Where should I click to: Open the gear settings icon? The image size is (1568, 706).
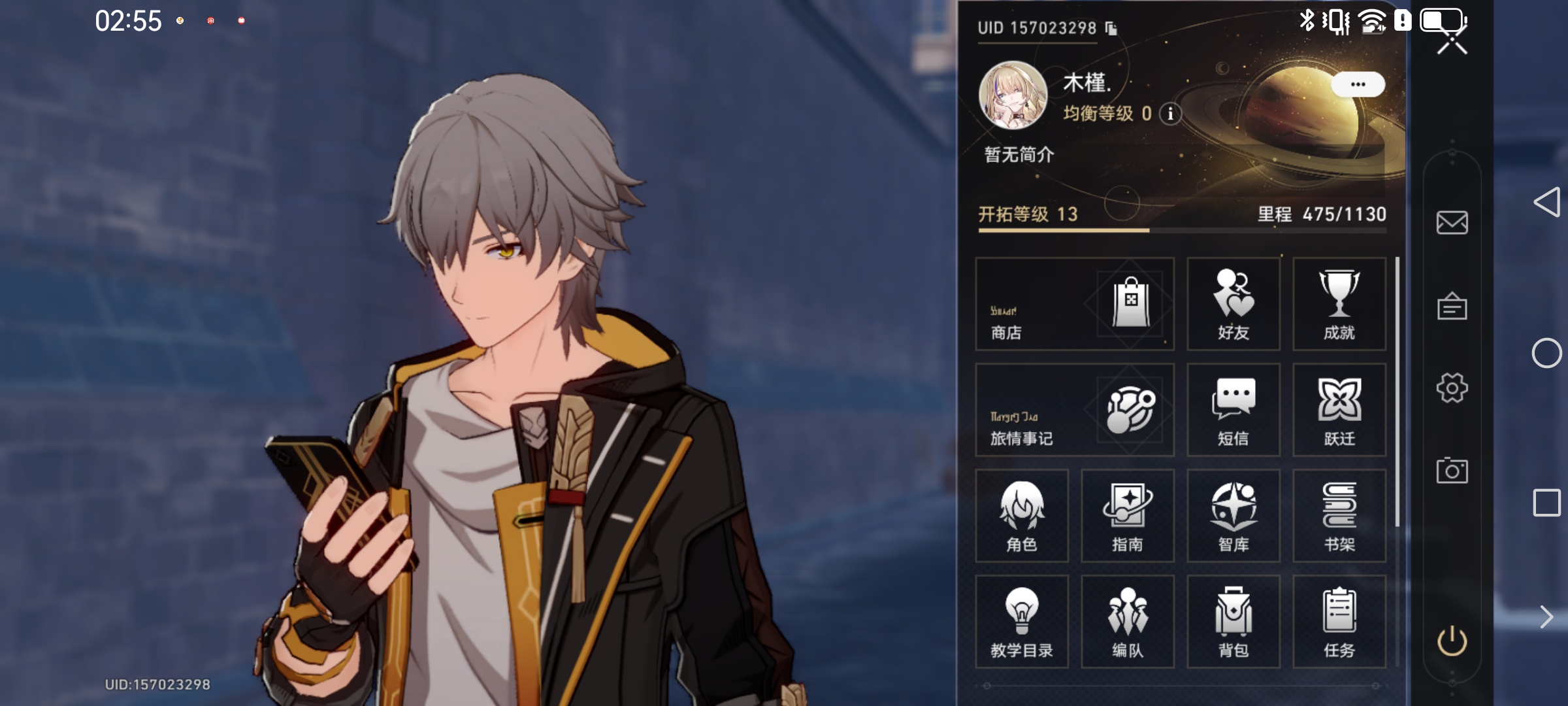pos(1452,388)
